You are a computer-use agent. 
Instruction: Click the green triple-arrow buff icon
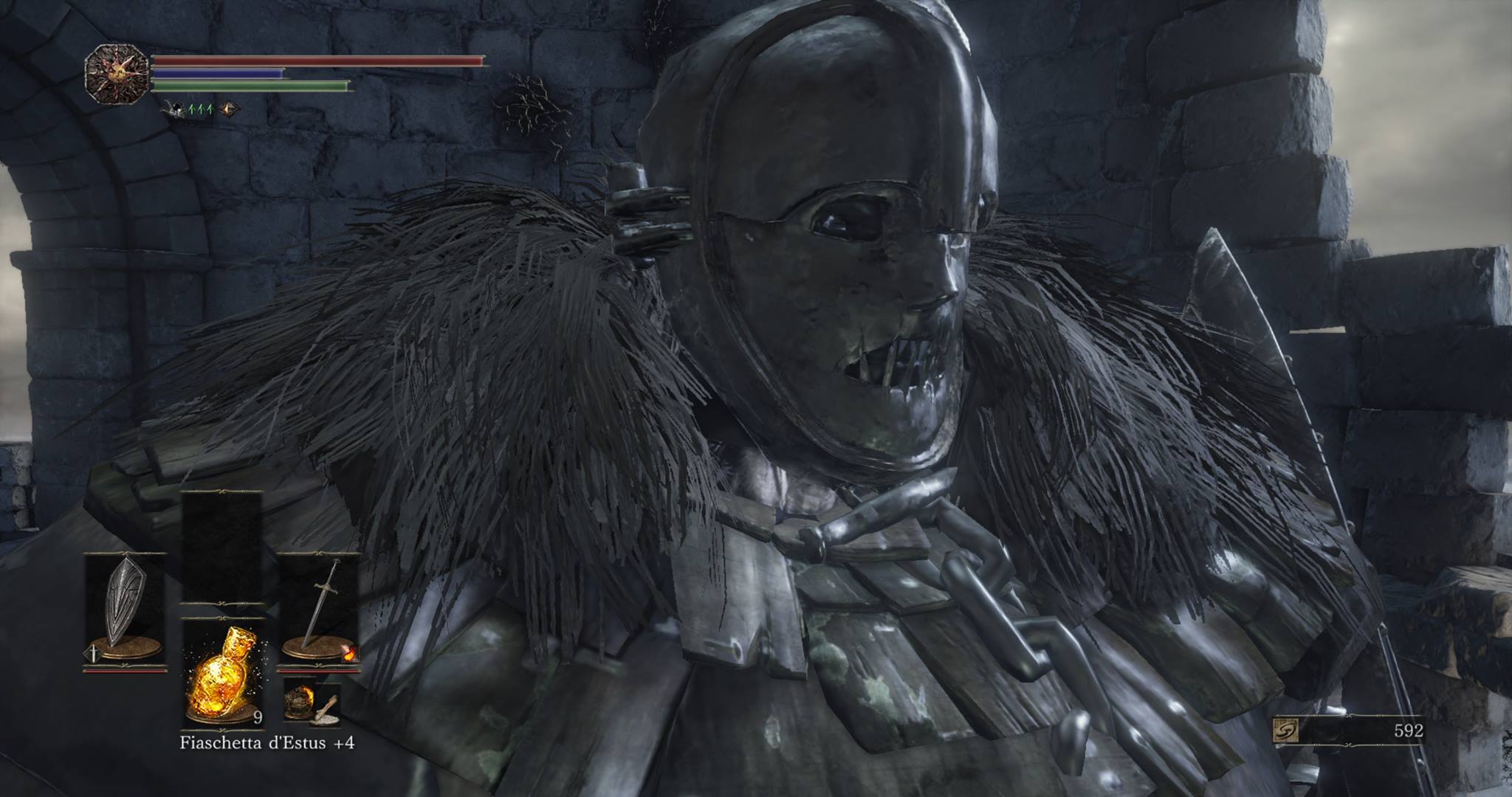201,110
